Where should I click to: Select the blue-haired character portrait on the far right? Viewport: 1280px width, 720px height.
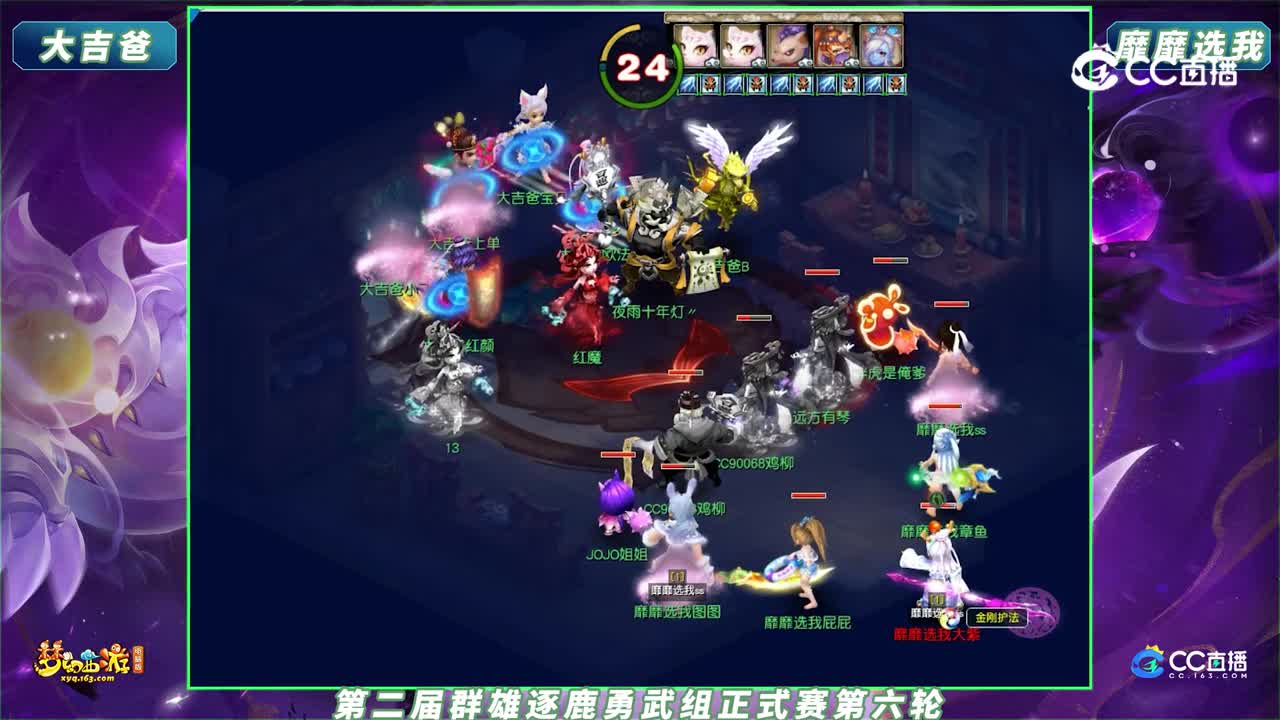879,46
